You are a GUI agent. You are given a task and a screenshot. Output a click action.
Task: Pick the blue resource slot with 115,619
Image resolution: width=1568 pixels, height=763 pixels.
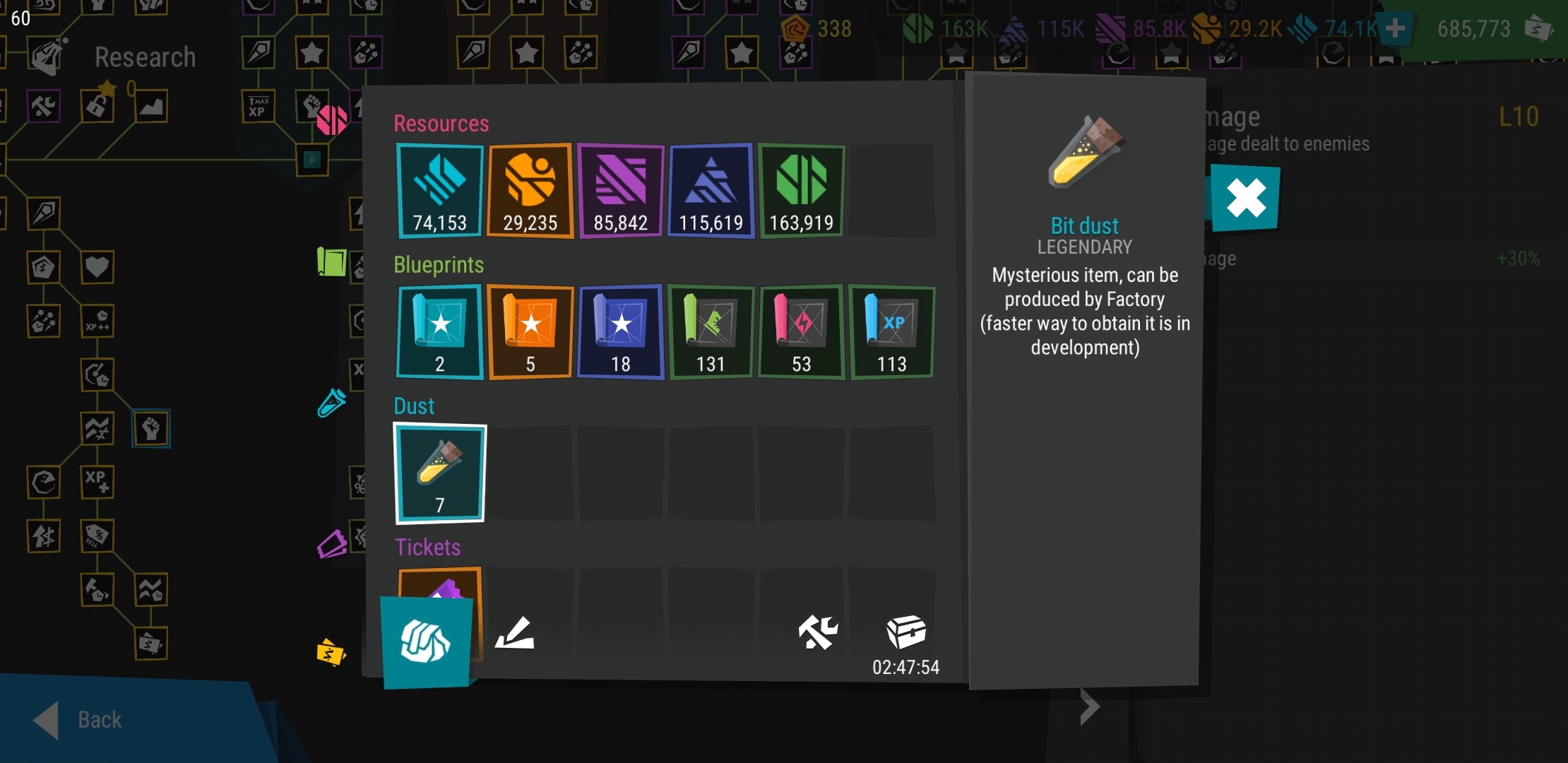[x=711, y=191]
